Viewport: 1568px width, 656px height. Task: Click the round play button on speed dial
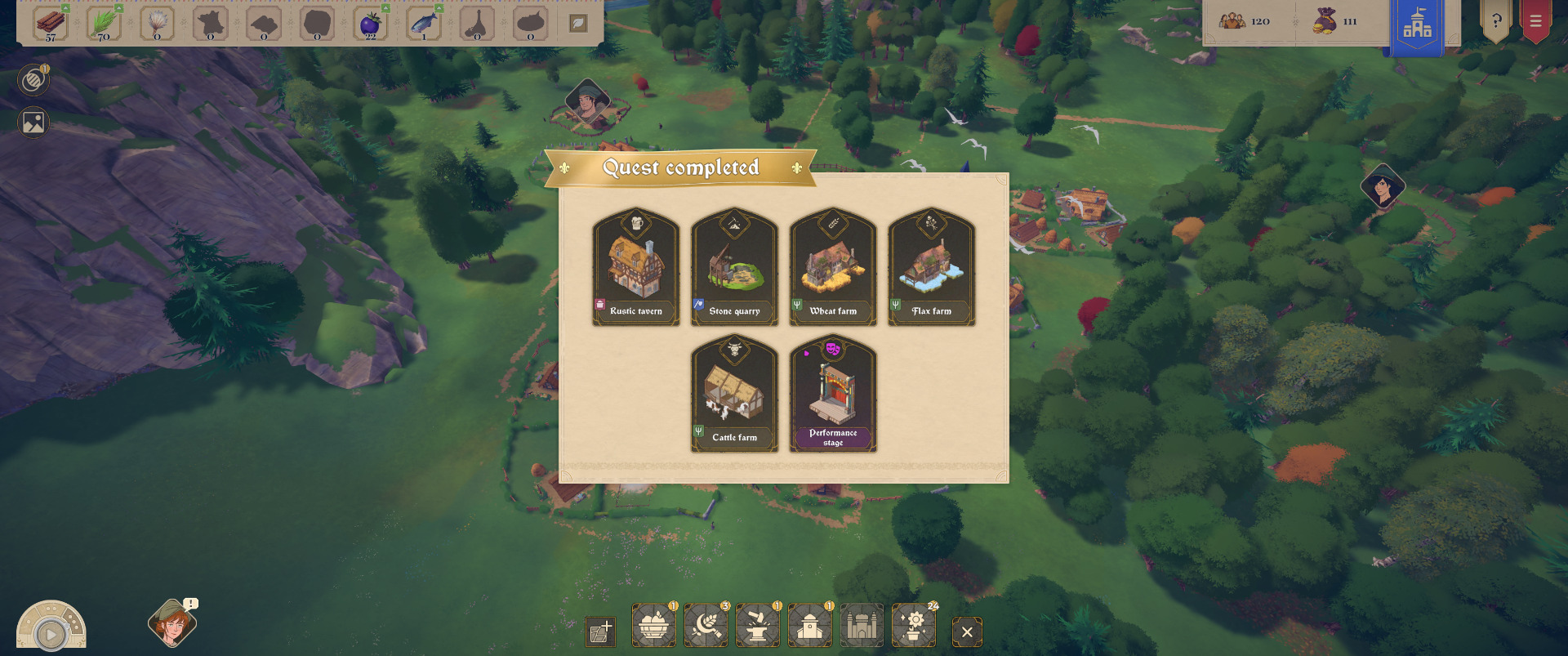click(51, 634)
